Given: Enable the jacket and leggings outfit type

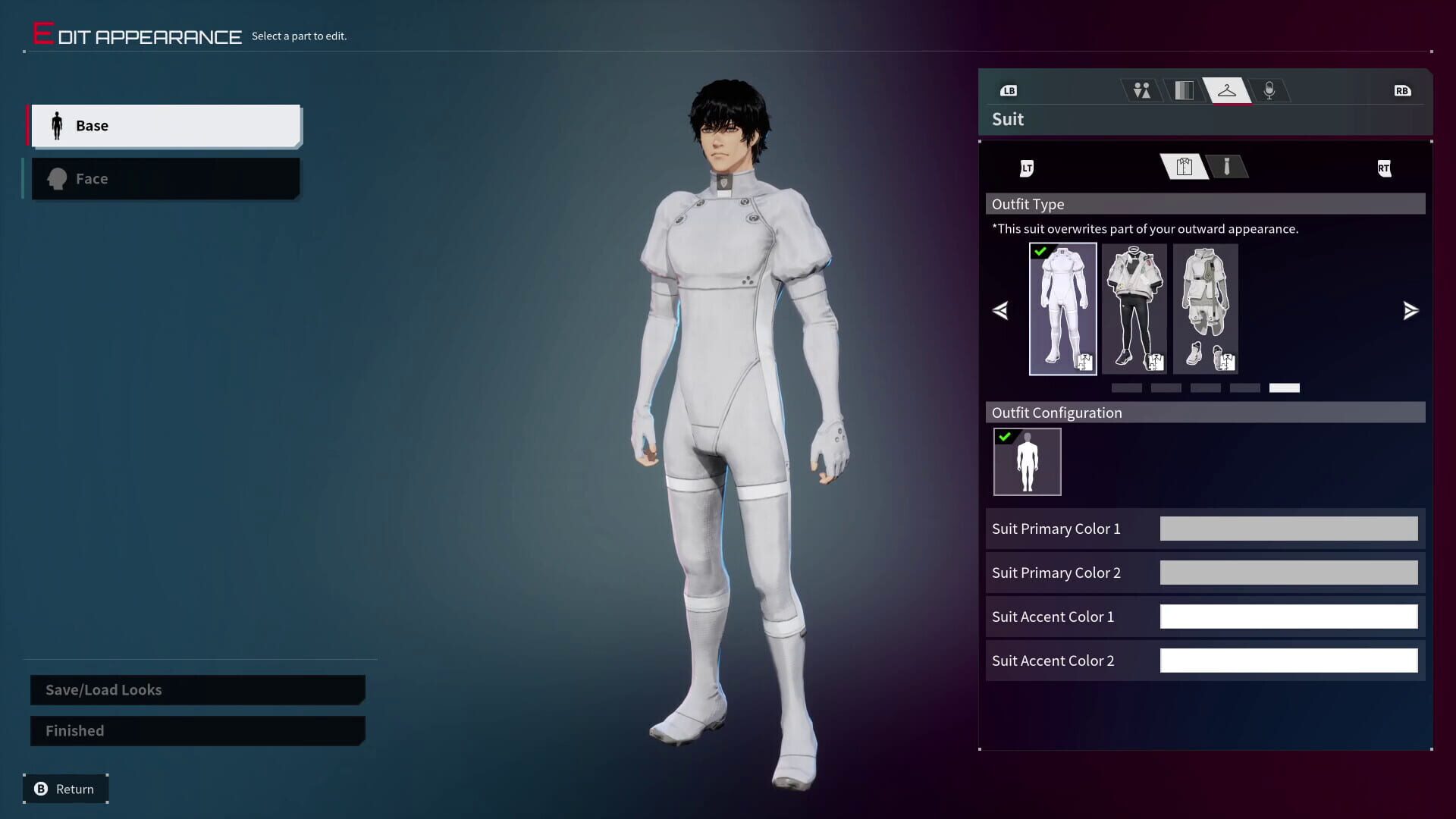Looking at the screenshot, I should pyautogui.click(x=1134, y=309).
